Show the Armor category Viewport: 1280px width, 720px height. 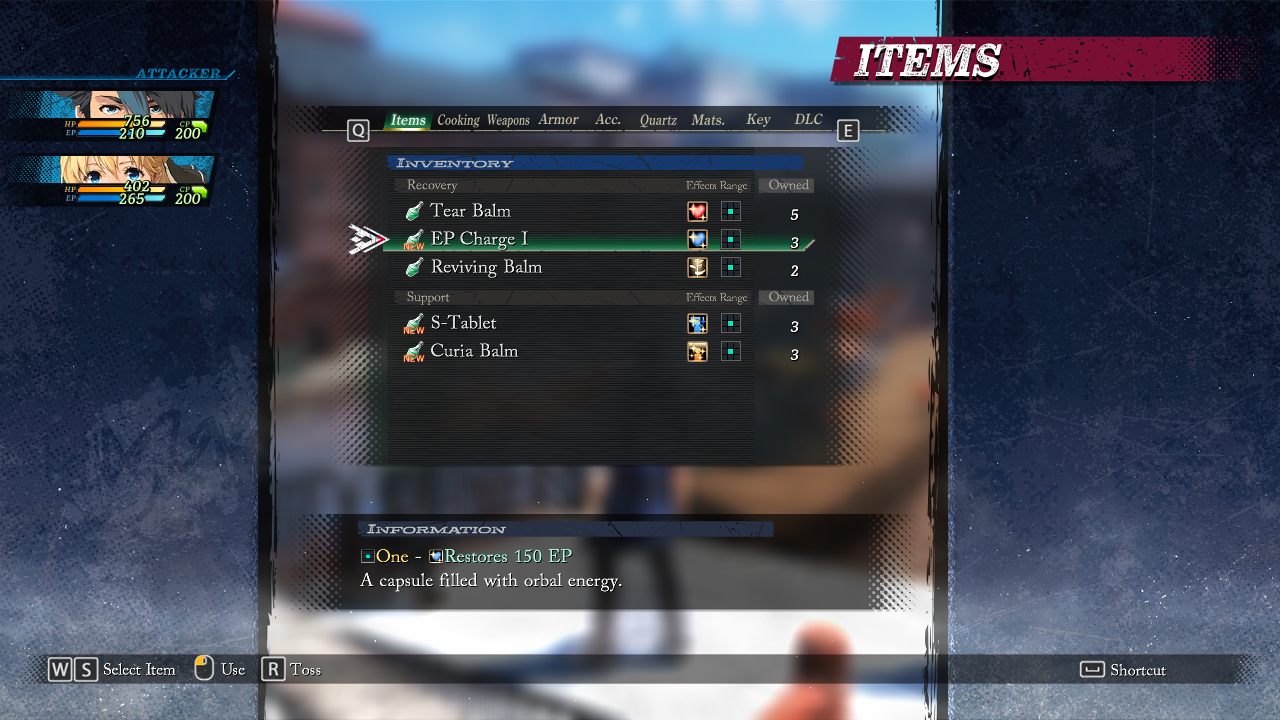coord(558,120)
